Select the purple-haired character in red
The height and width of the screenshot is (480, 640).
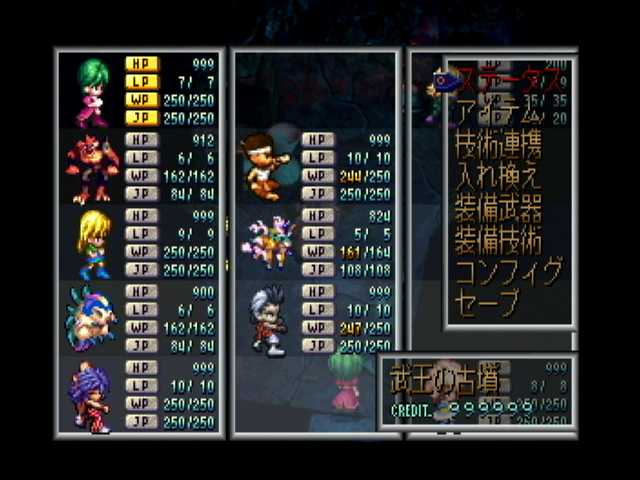(91, 397)
